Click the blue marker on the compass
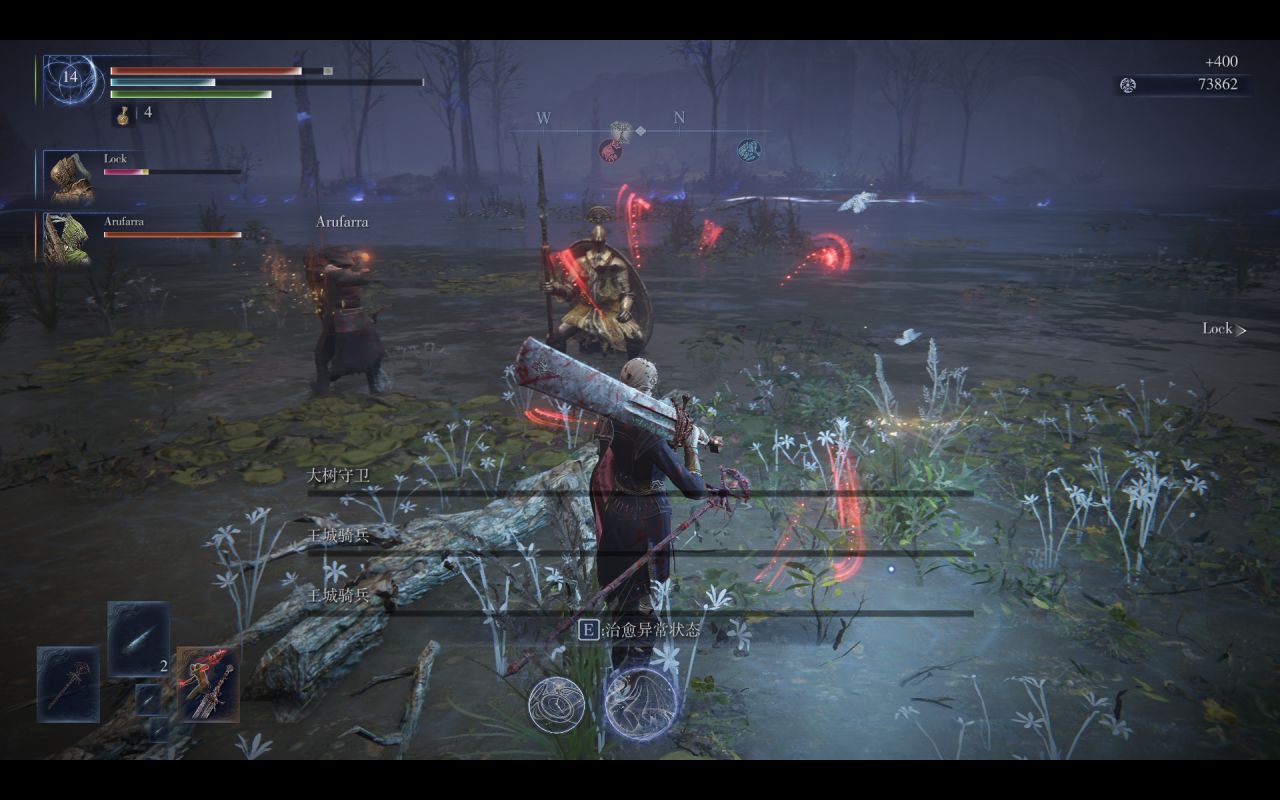Viewport: 1280px width, 800px height. pos(748,150)
